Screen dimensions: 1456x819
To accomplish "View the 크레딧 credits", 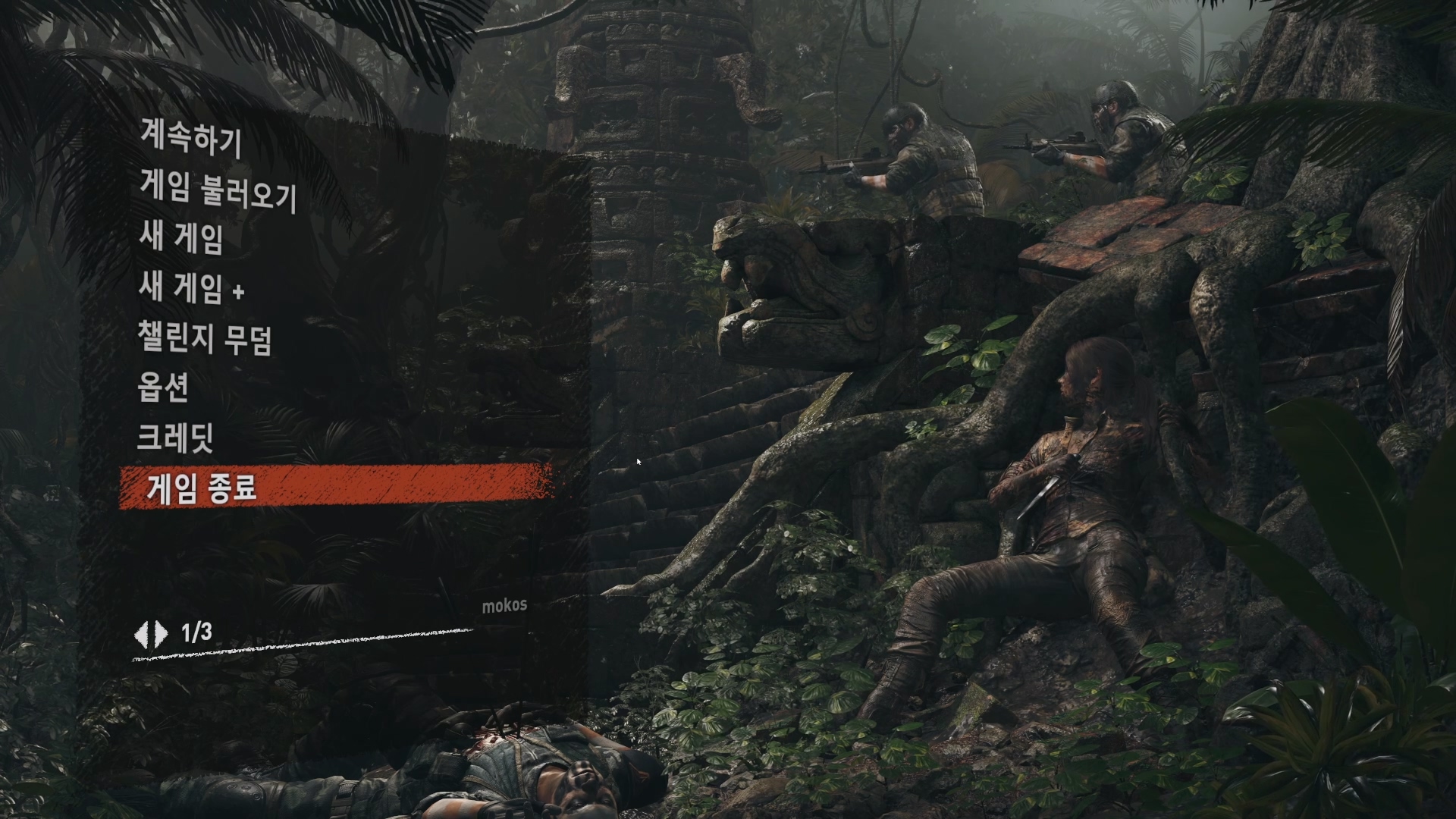I will coord(175,438).
